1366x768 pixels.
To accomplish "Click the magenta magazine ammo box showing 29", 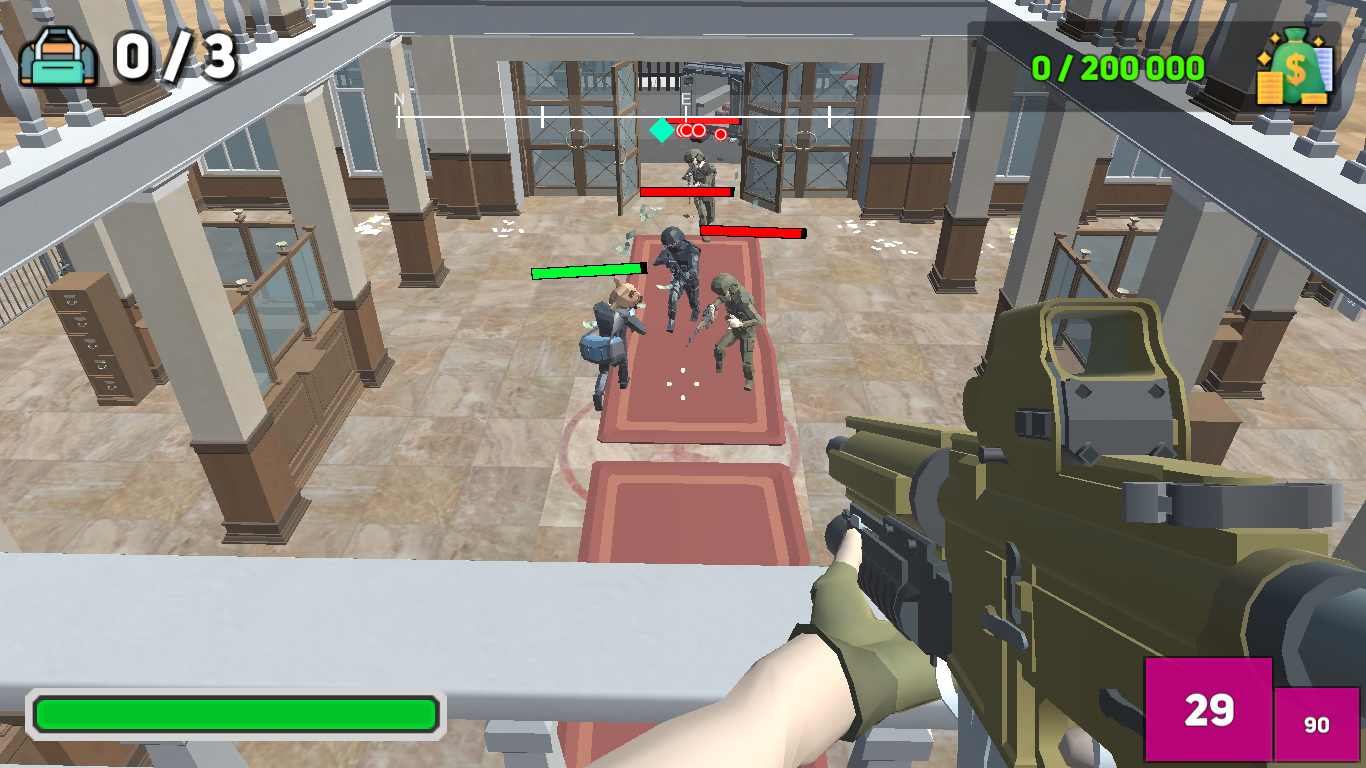I will point(1207,711).
